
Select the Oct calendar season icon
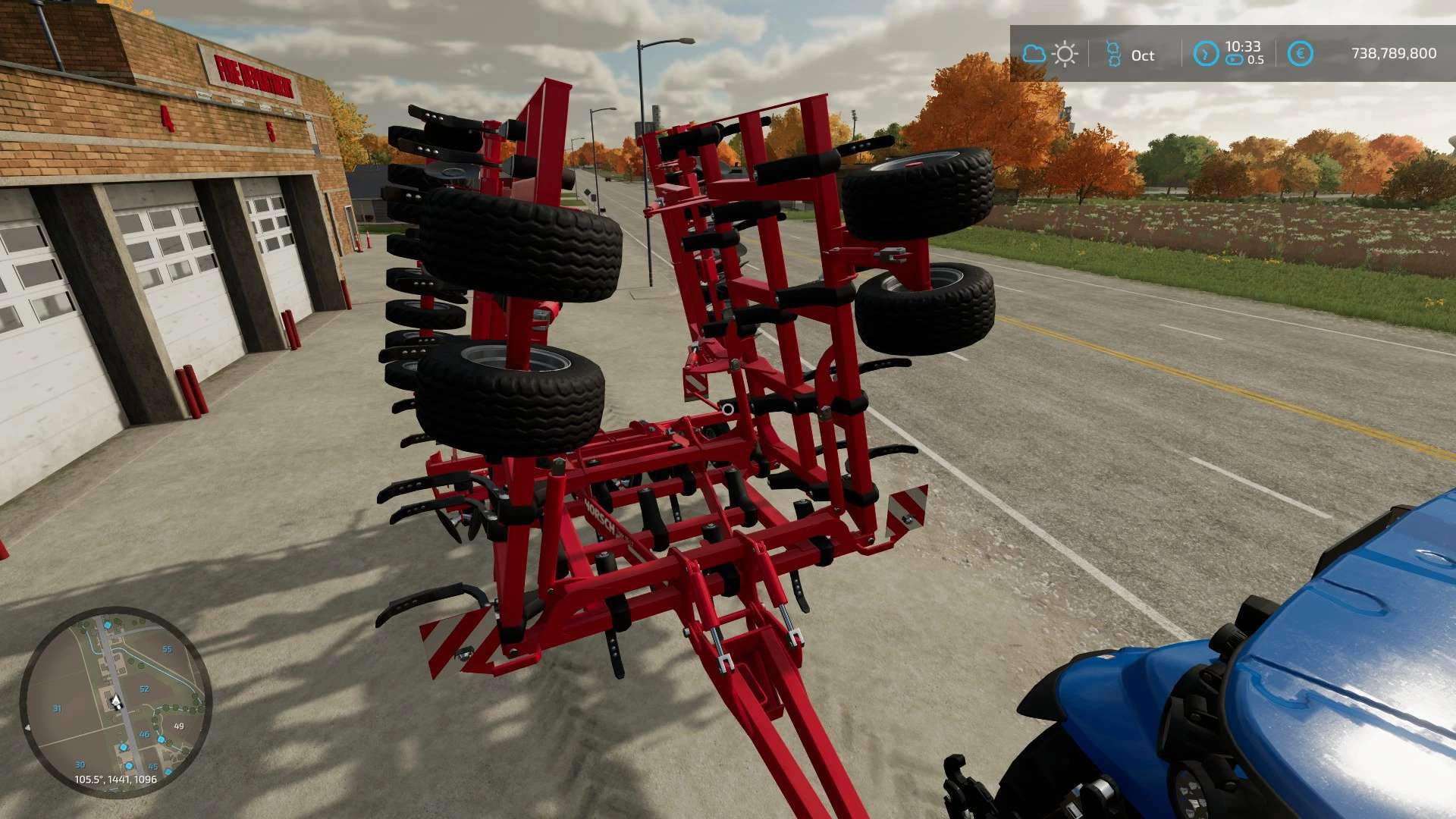point(1113,54)
